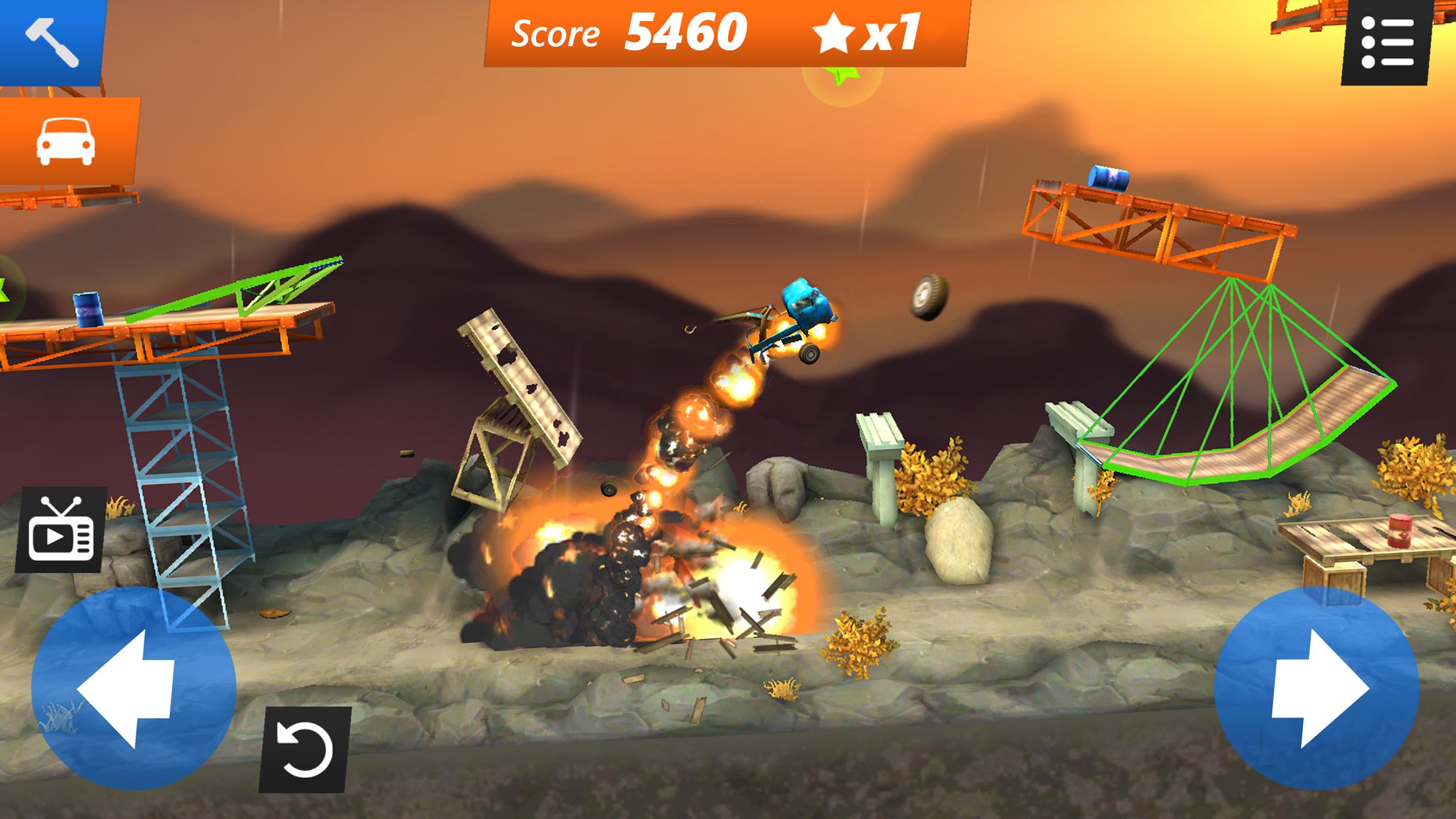The height and width of the screenshot is (819, 1456).
Task: Select the hammer construction tool
Action: 53,43
